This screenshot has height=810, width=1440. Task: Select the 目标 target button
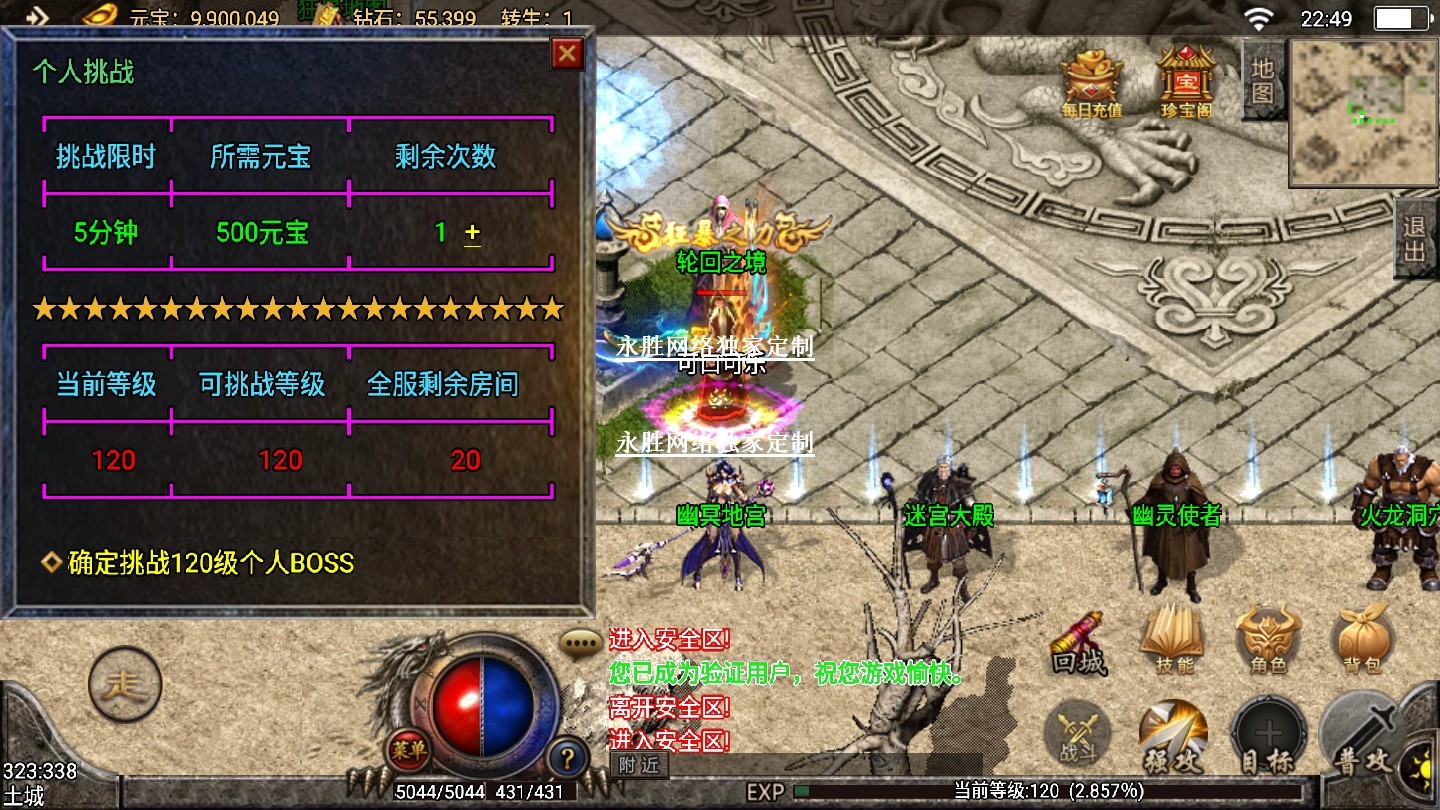[1267, 738]
